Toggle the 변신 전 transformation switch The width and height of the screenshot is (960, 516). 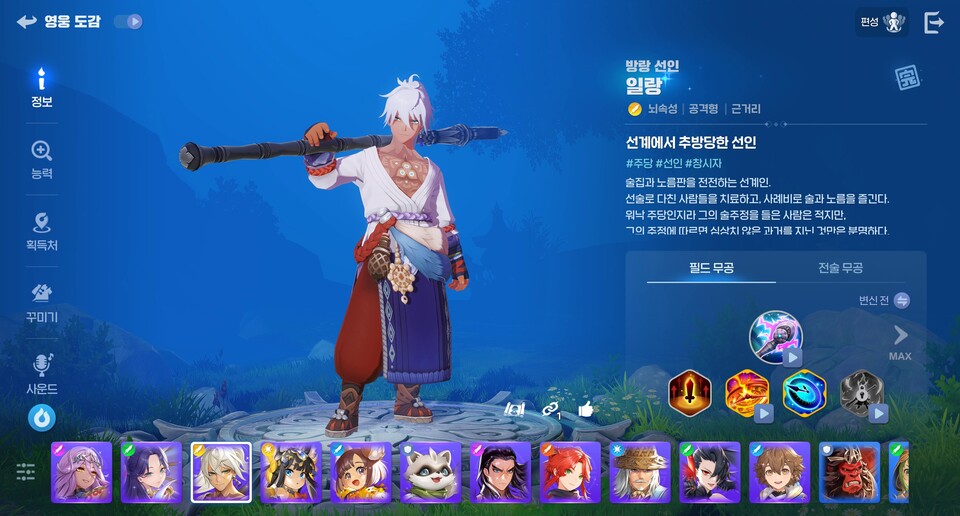[901, 300]
